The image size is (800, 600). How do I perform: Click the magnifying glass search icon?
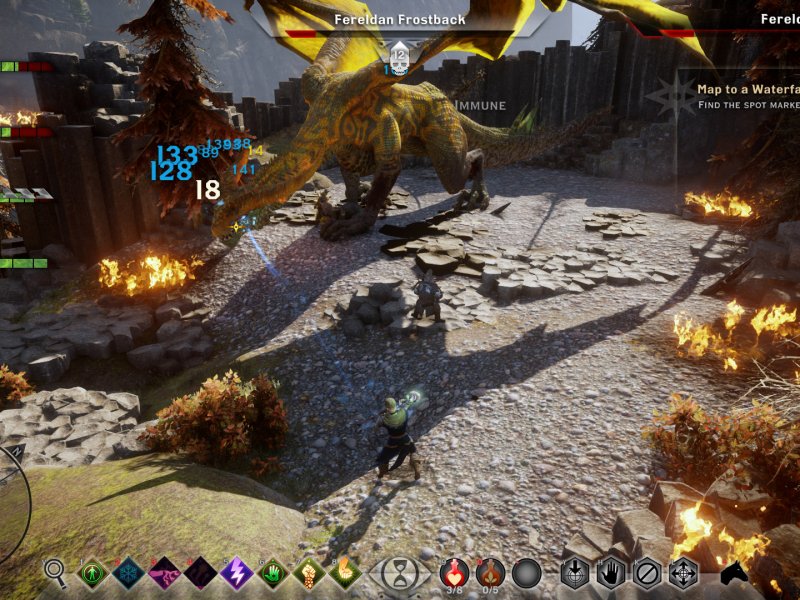[56, 572]
